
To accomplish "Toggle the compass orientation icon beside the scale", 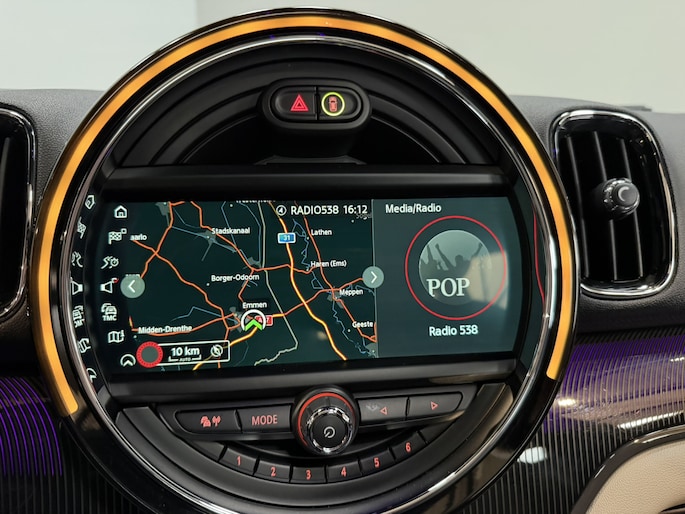I will tap(217, 351).
